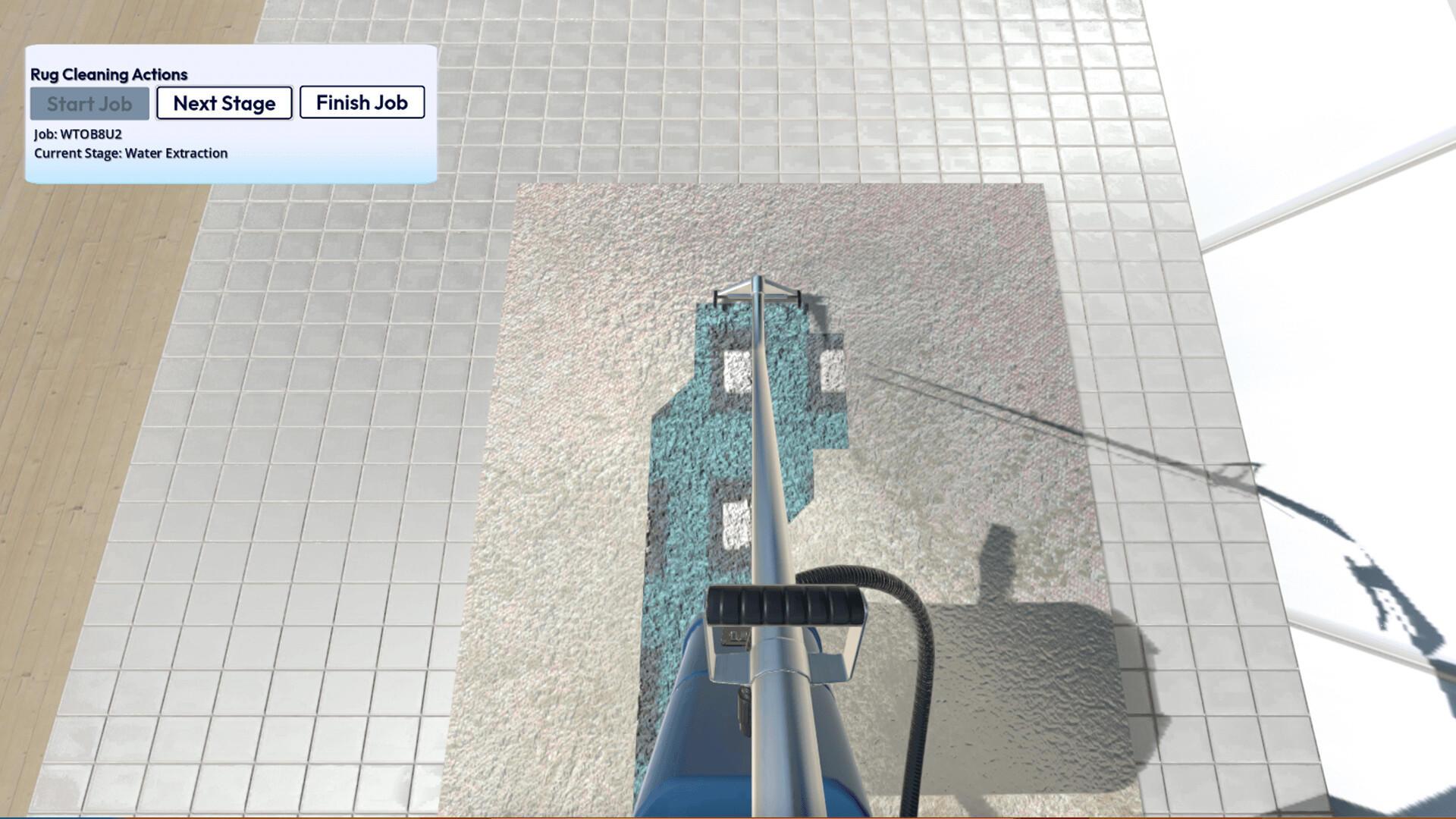The width and height of the screenshot is (1456, 819).
Task: Click the Rug Cleaning Actions panel title
Action: tap(108, 74)
